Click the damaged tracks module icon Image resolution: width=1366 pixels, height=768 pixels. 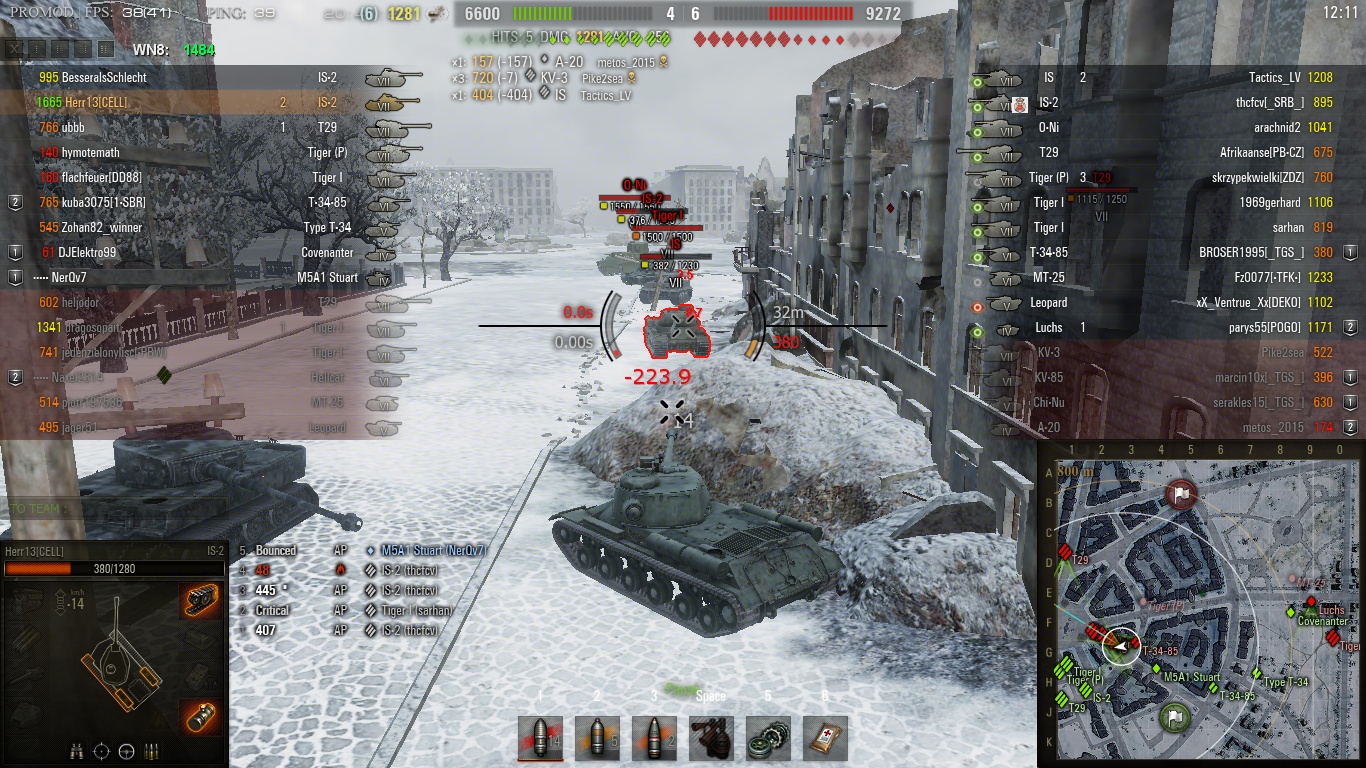201,601
